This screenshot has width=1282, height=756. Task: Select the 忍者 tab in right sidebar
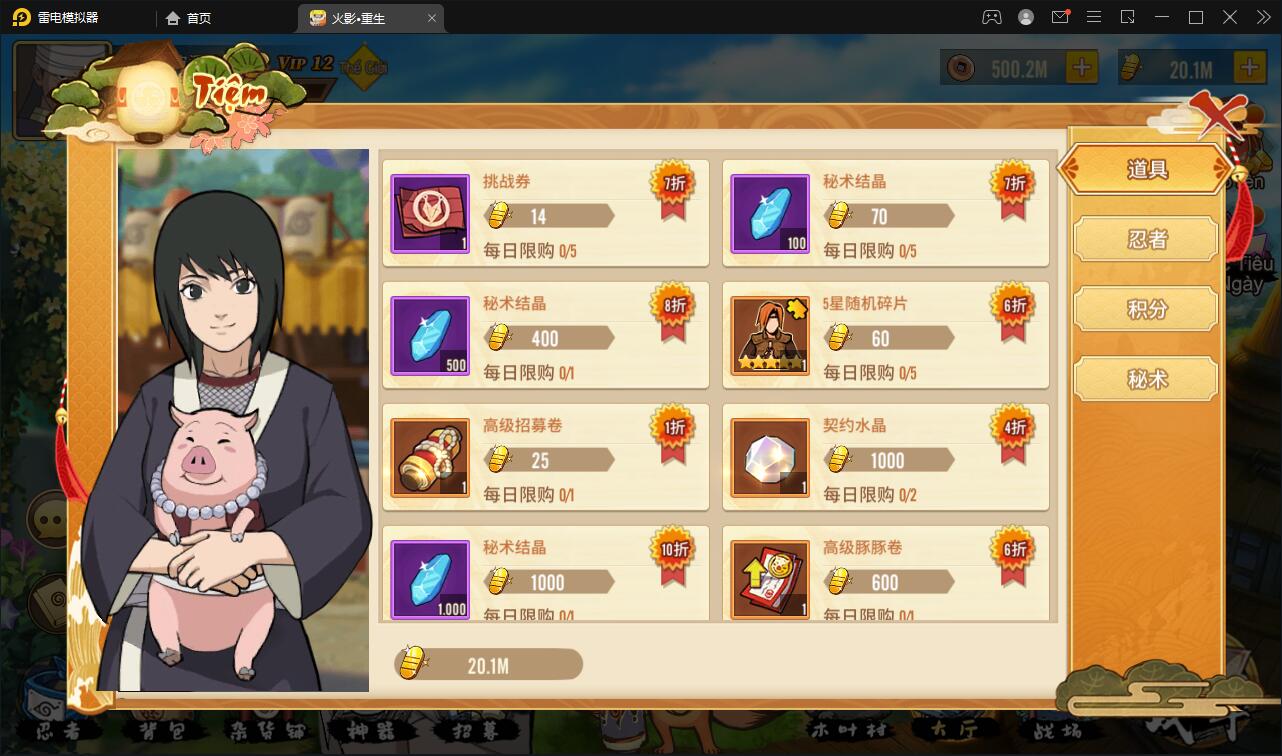point(1145,239)
